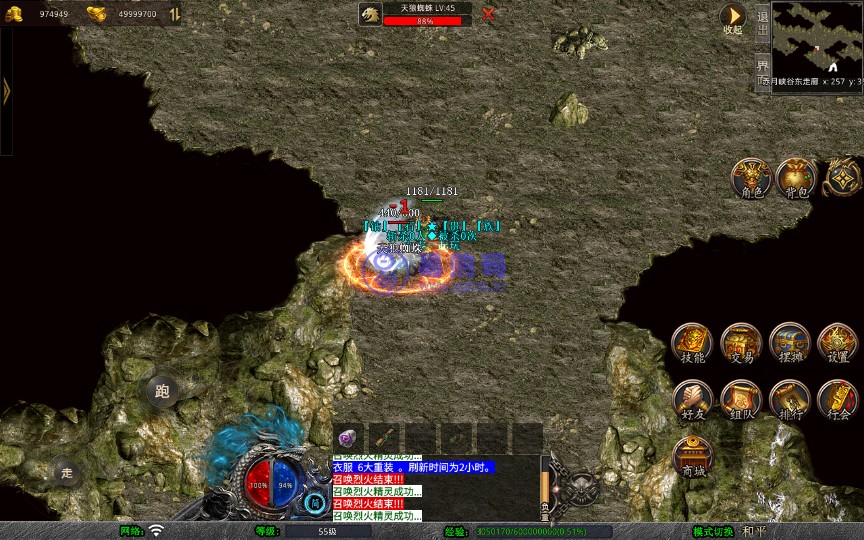
Task: Click the 退出 exit button
Action: coord(762,21)
